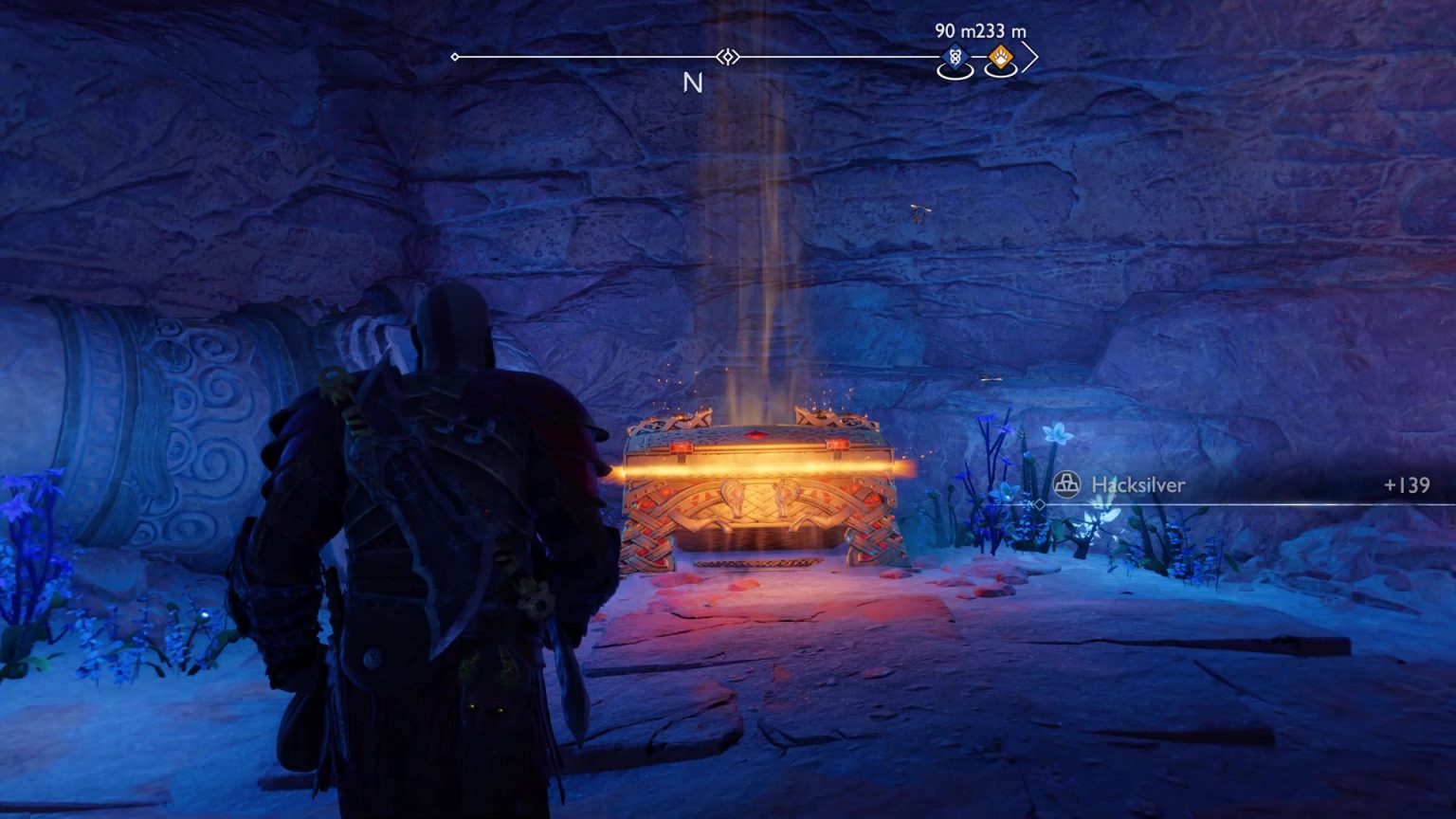The image size is (1456, 819).
Task: Click the circle beneath the blue quest marker
Action: click(x=955, y=70)
